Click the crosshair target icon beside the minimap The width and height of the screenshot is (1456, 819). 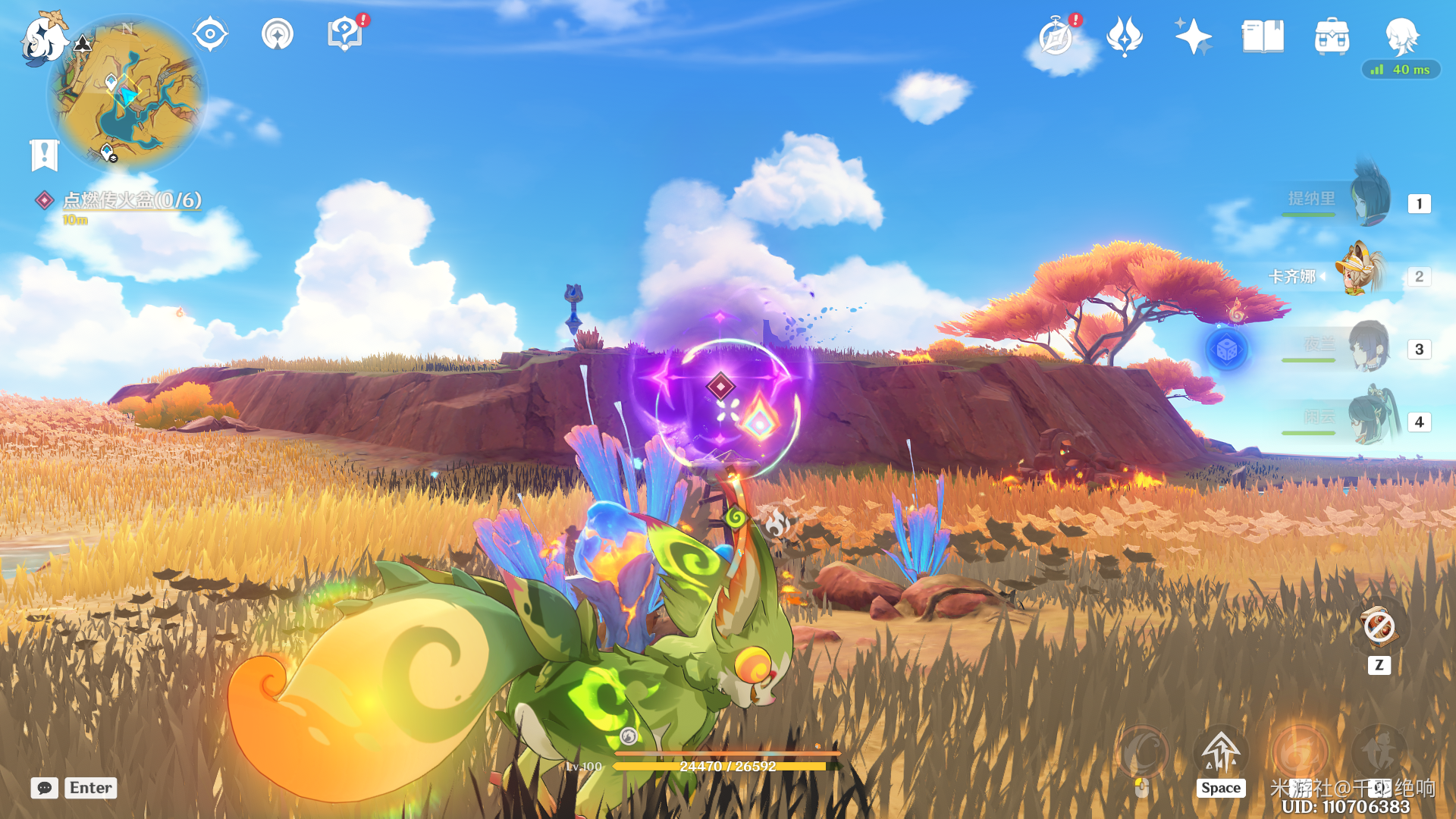[x=210, y=34]
